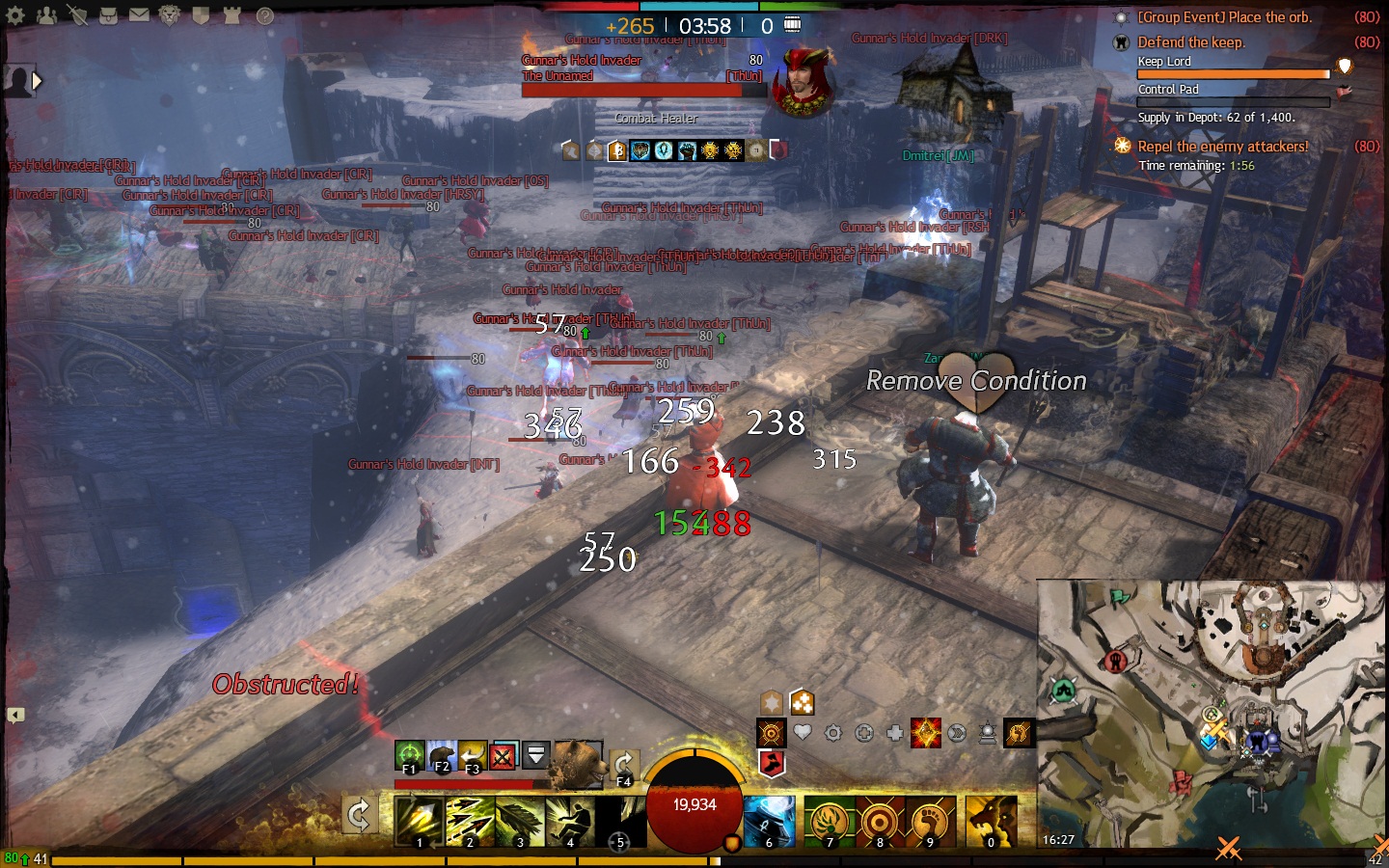The height and width of the screenshot is (868, 1389).
Task: Open the Black Lion trading post icon
Action: [x=170, y=15]
